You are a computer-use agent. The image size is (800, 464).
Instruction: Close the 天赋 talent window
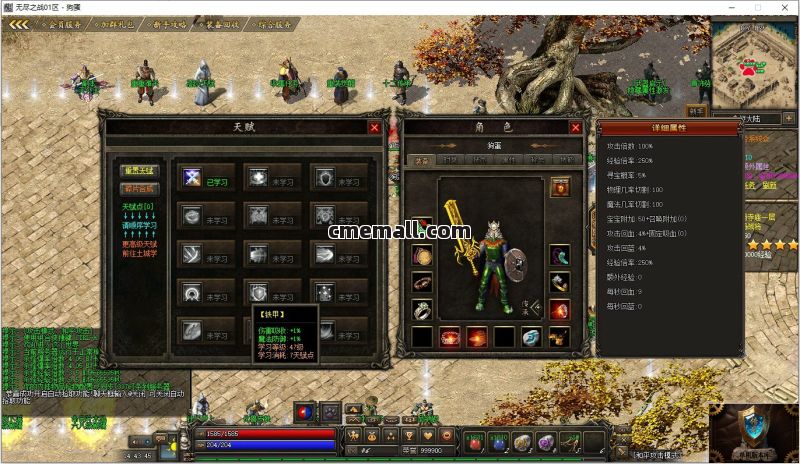(374, 127)
